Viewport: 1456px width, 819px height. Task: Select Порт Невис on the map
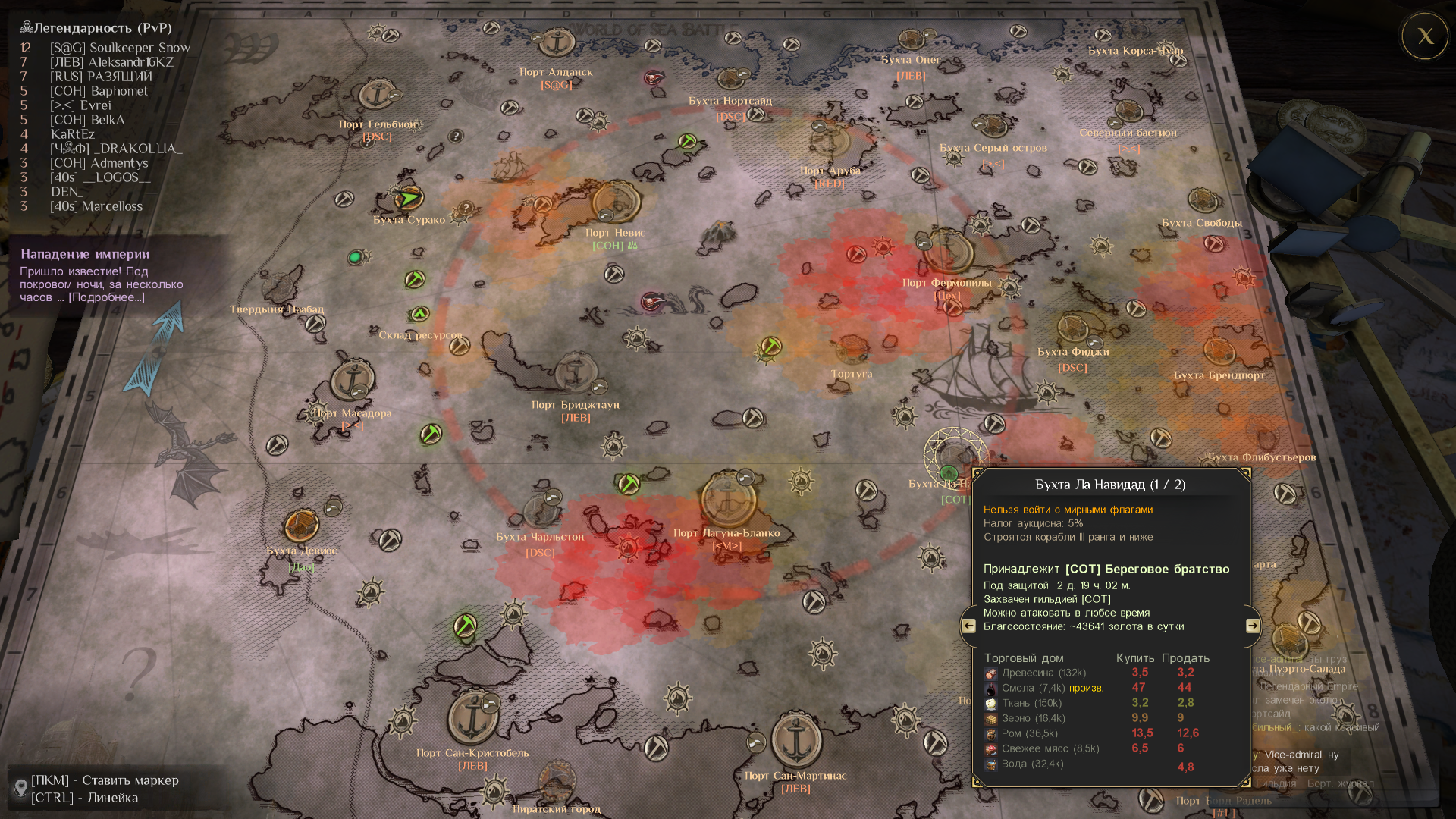tap(616, 202)
